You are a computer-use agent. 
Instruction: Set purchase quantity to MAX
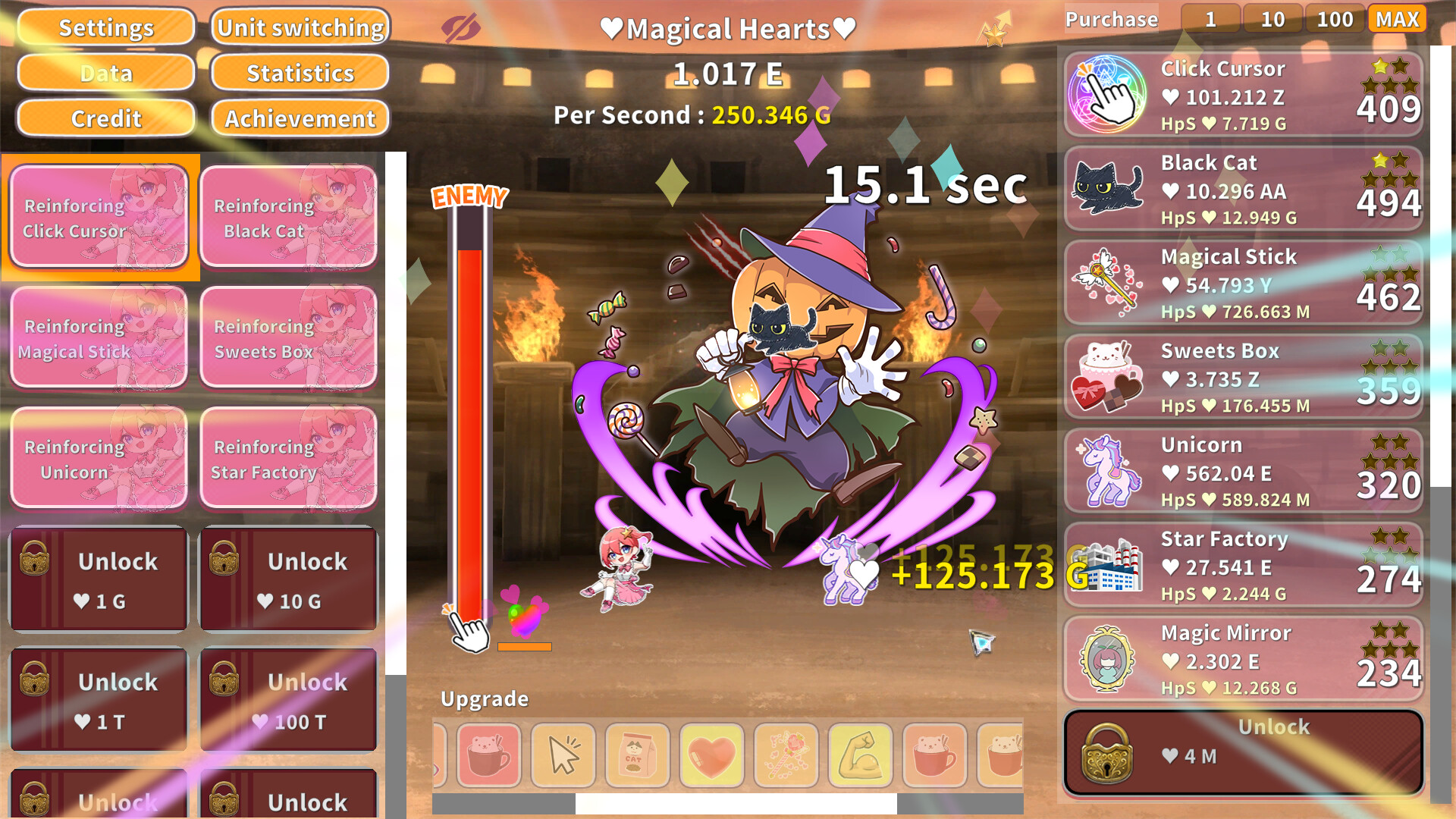pos(1398,19)
